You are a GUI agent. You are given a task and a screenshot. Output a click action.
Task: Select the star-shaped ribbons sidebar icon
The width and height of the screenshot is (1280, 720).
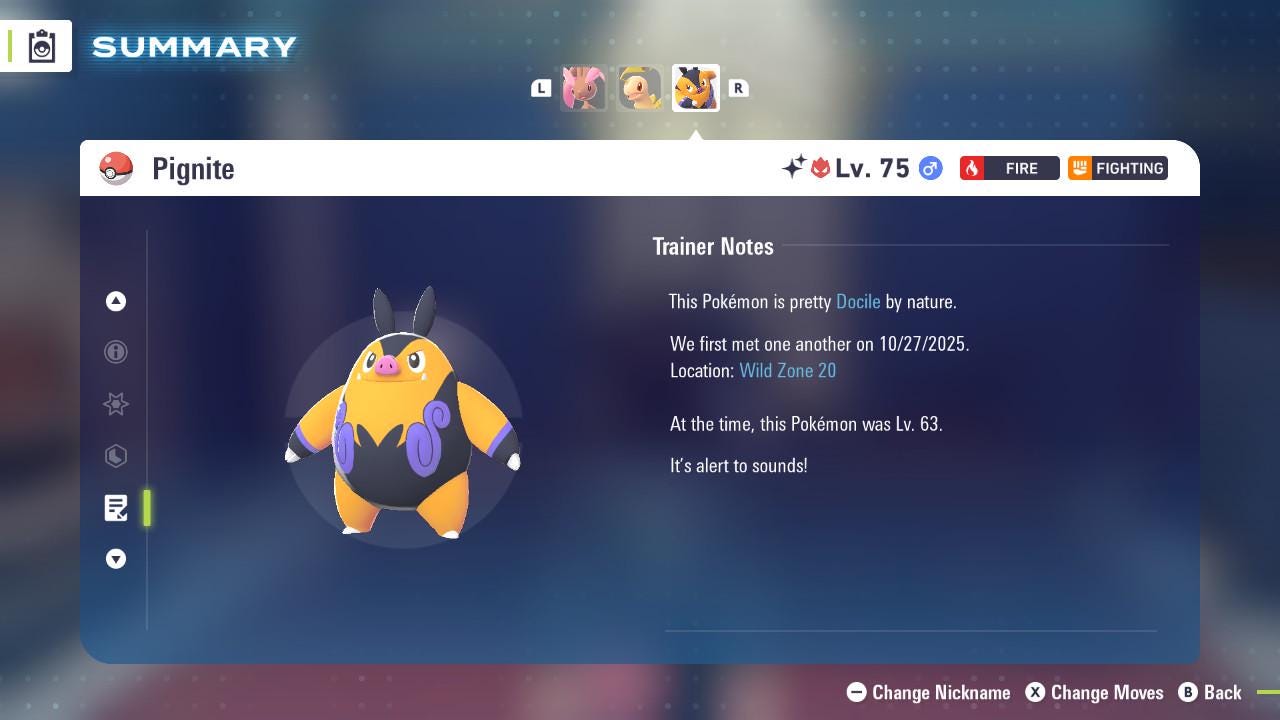116,404
